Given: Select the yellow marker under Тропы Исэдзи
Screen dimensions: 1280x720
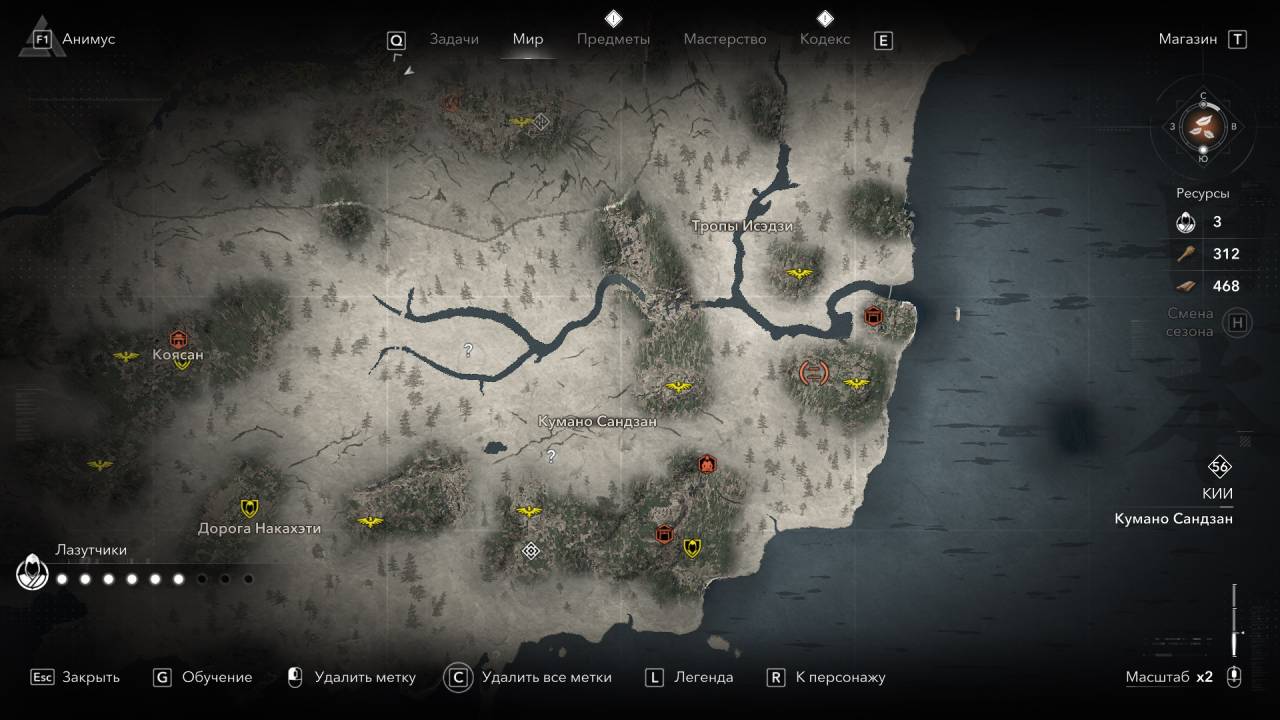Looking at the screenshot, I should click(x=799, y=273).
